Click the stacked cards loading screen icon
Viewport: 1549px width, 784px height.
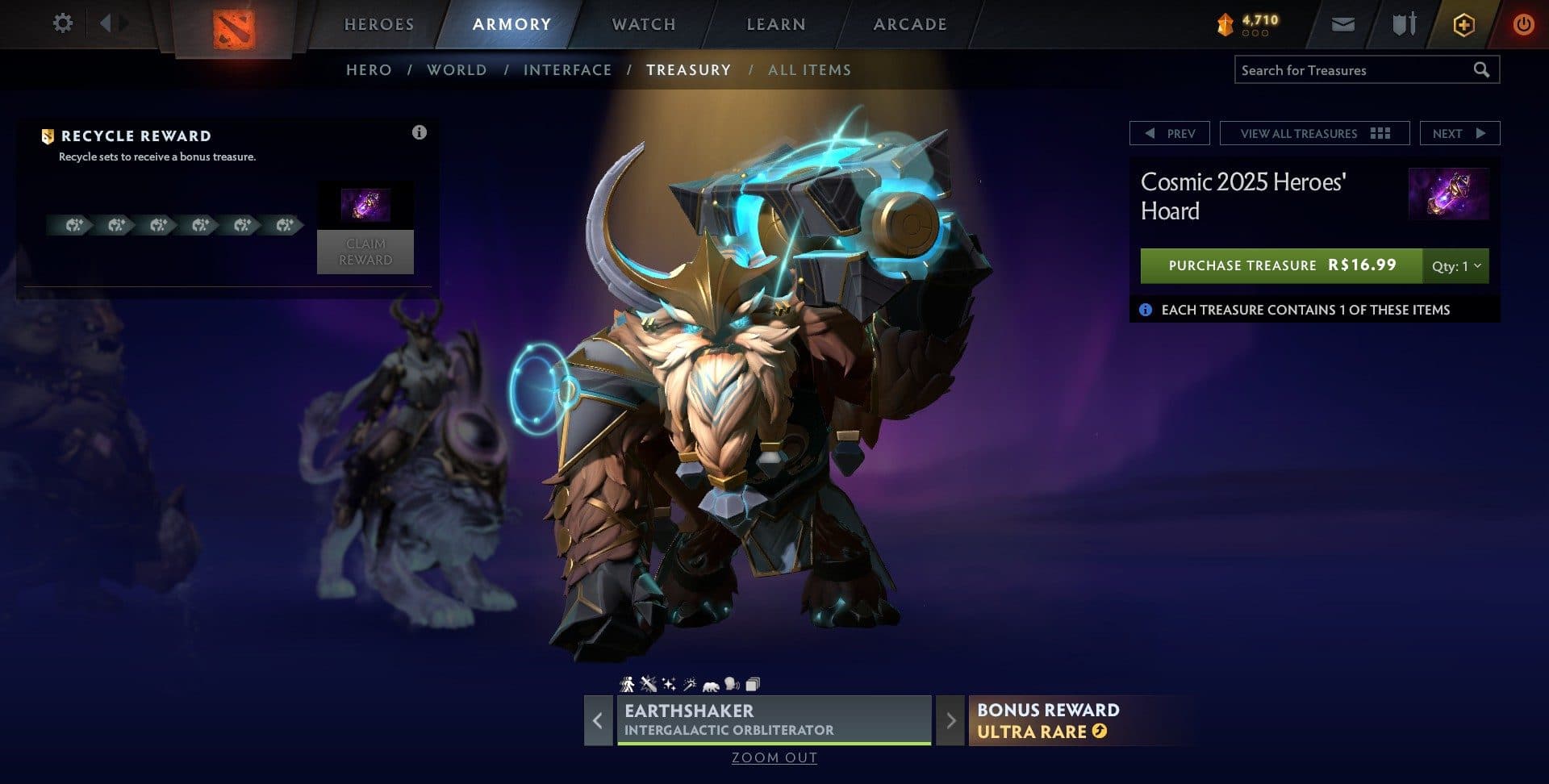click(752, 682)
